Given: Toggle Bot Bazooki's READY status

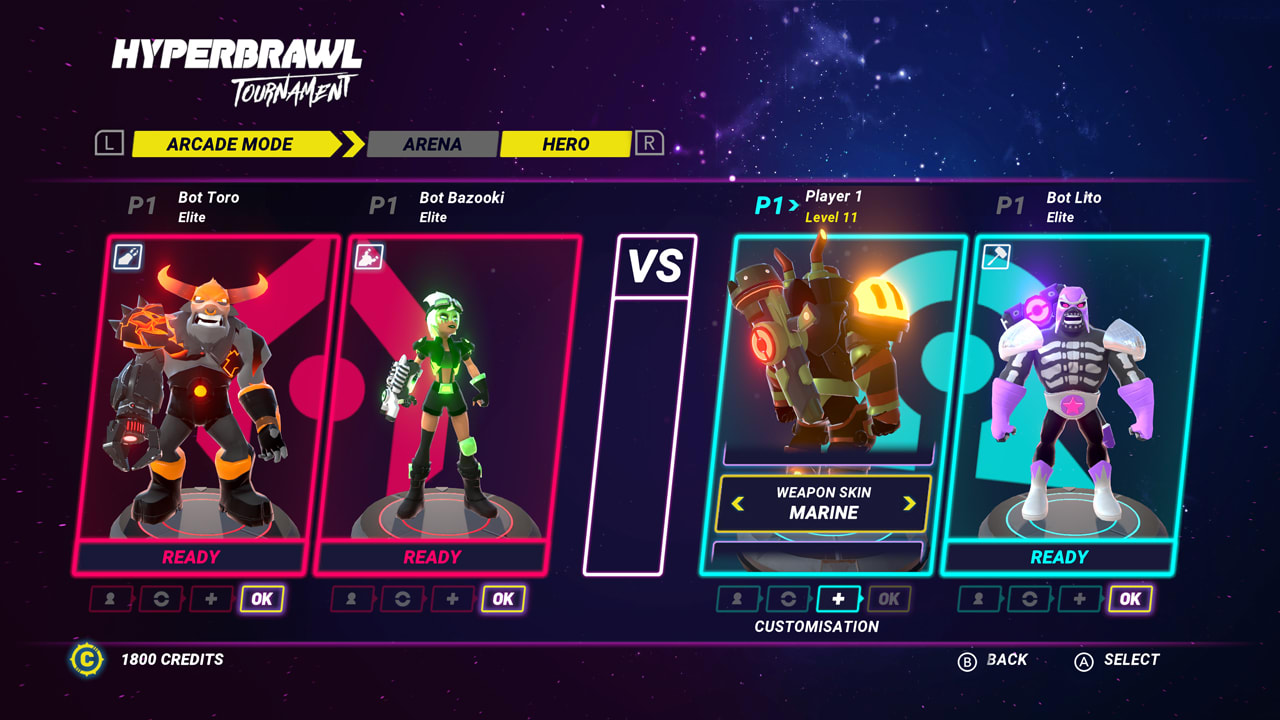Looking at the screenshot, I should click(430, 557).
